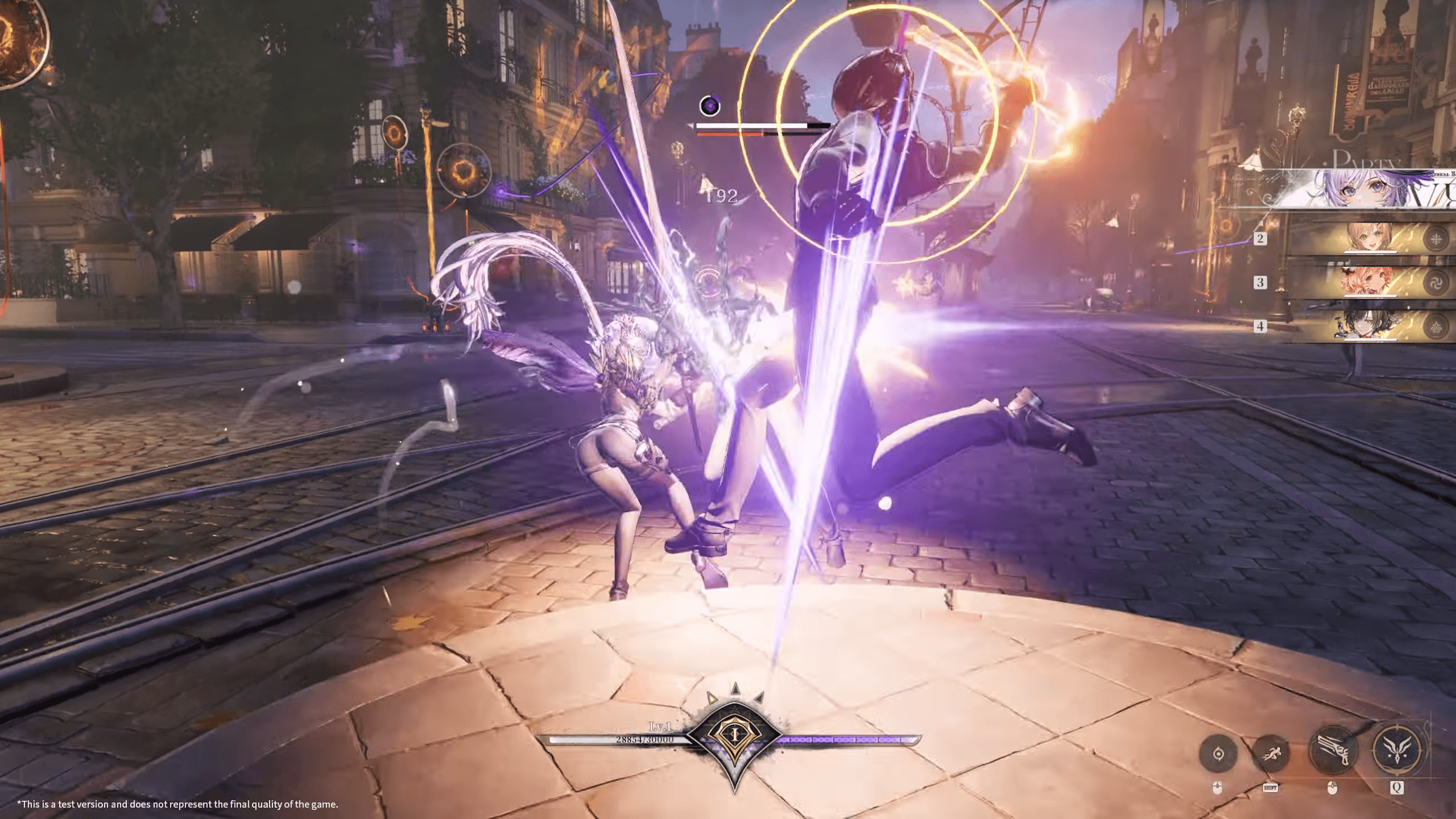The height and width of the screenshot is (819, 1456).
Task: Click the SHIFT keybind label under the dash skill
Action: [1270, 789]
